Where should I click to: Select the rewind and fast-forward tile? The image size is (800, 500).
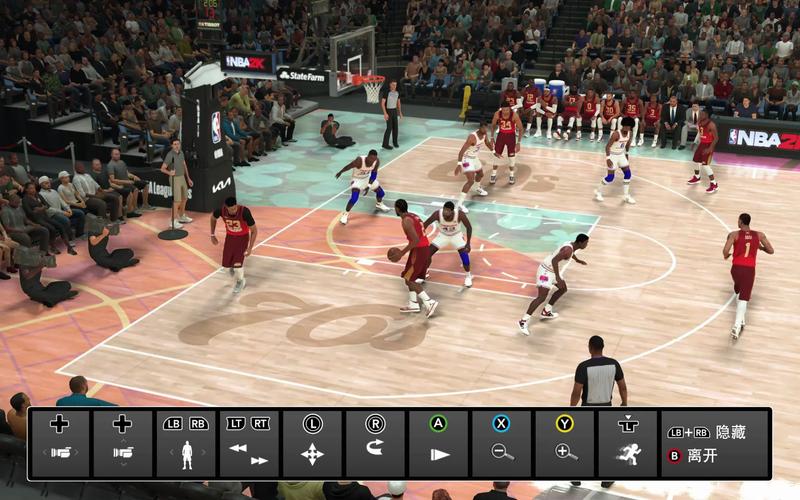pos(248,443)
